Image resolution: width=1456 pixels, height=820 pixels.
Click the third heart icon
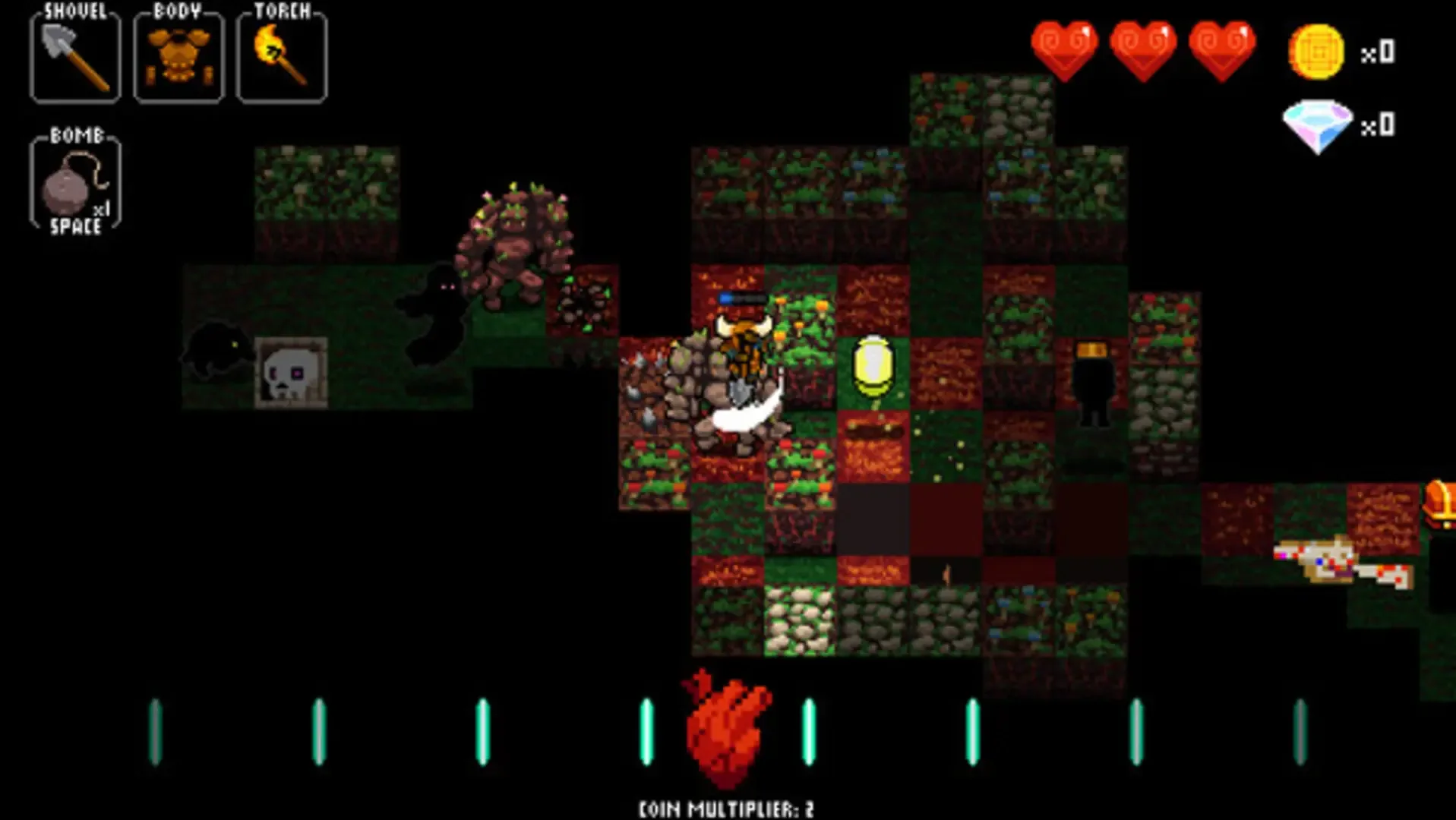pos(1219,47)
